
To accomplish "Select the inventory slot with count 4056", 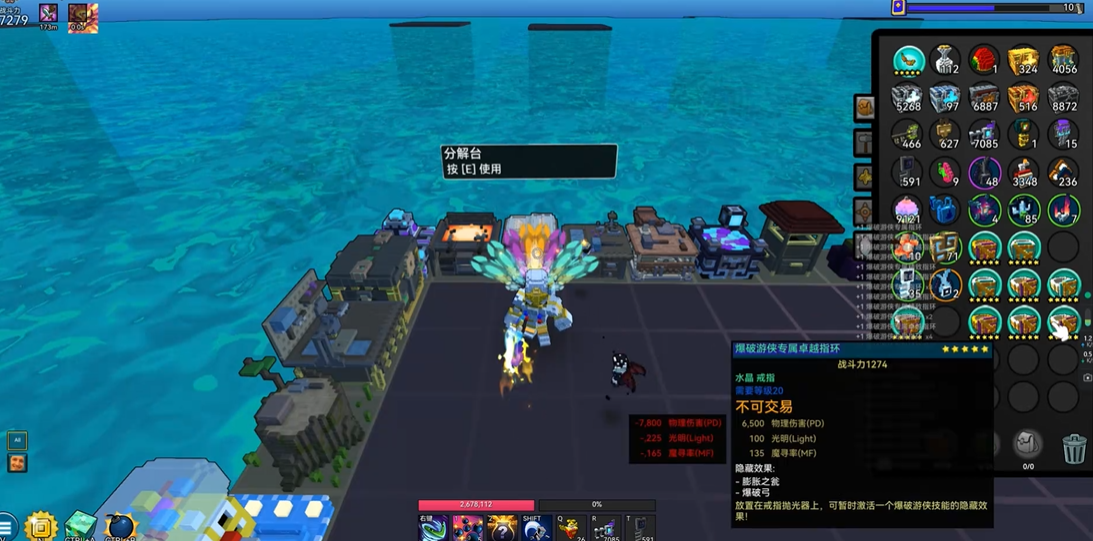I will click(1062, 61).
